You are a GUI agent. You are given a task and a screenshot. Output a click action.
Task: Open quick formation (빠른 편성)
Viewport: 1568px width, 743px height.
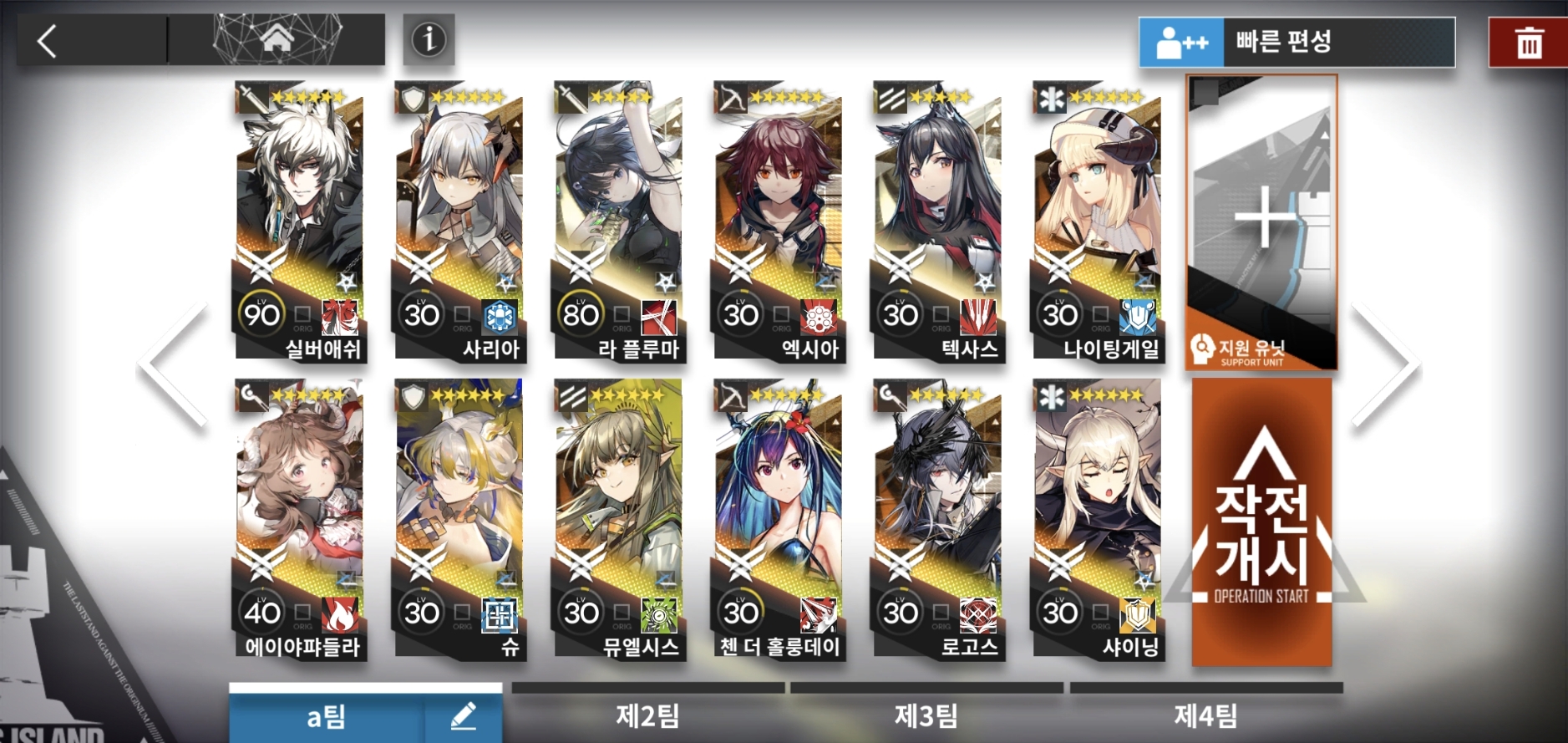click(1297, 42)
